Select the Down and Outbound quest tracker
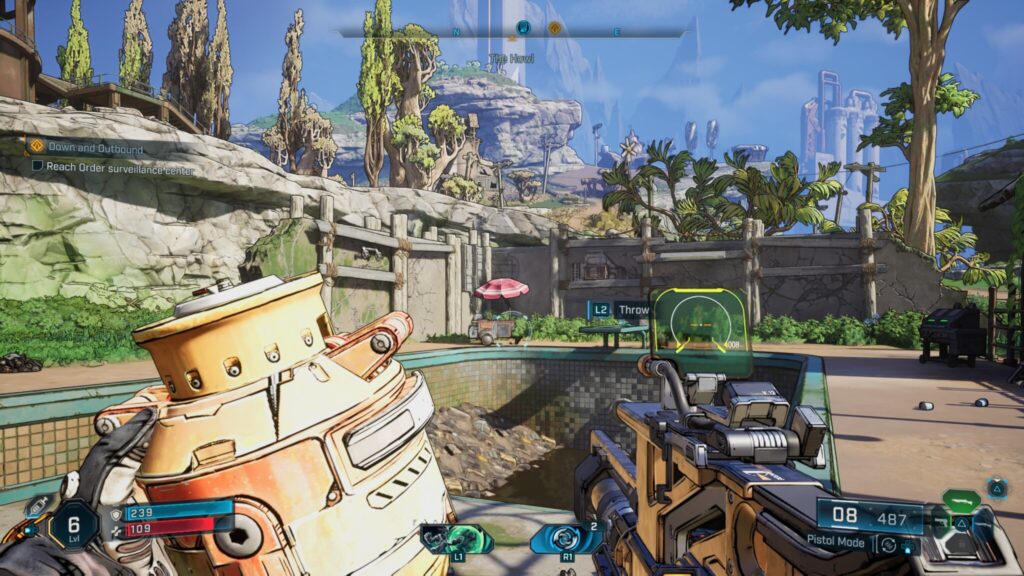 pyautogui.click(x=88, y=149)
